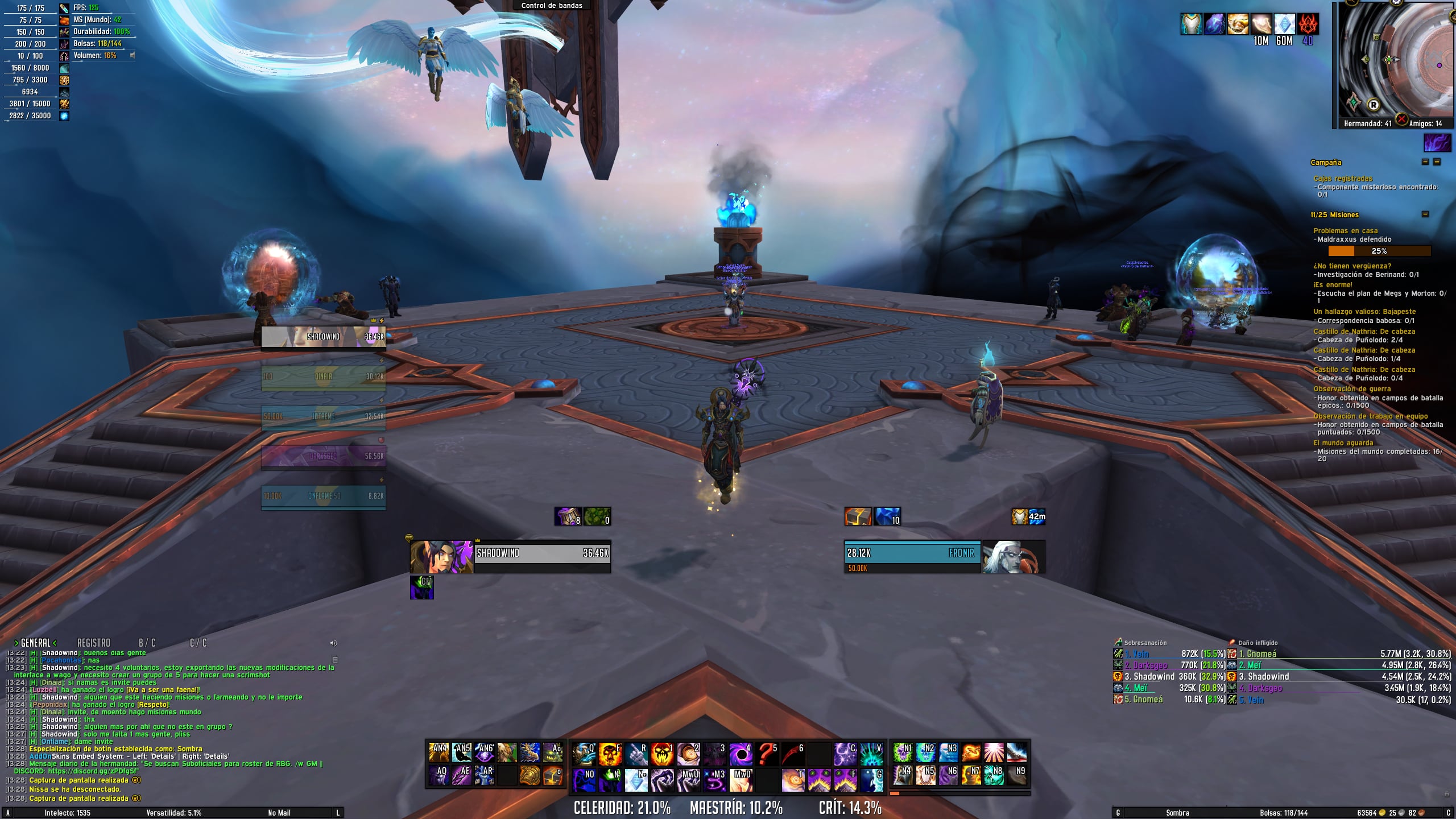Select the Problemas en casa quest
The image size is (1456, 819).
coord(1345,230)
